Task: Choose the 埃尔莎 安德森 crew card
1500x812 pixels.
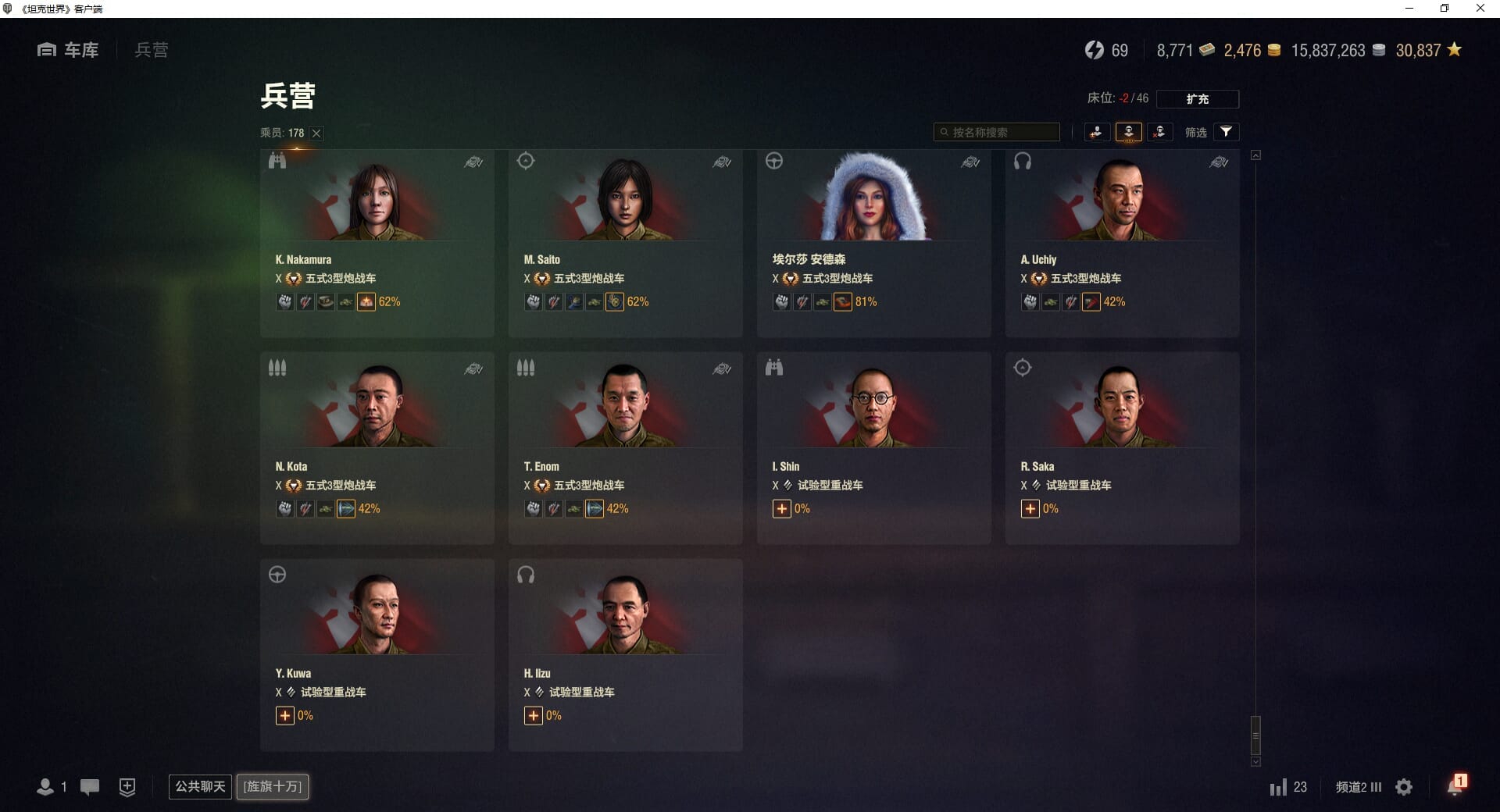Action: tap(873, 243)
